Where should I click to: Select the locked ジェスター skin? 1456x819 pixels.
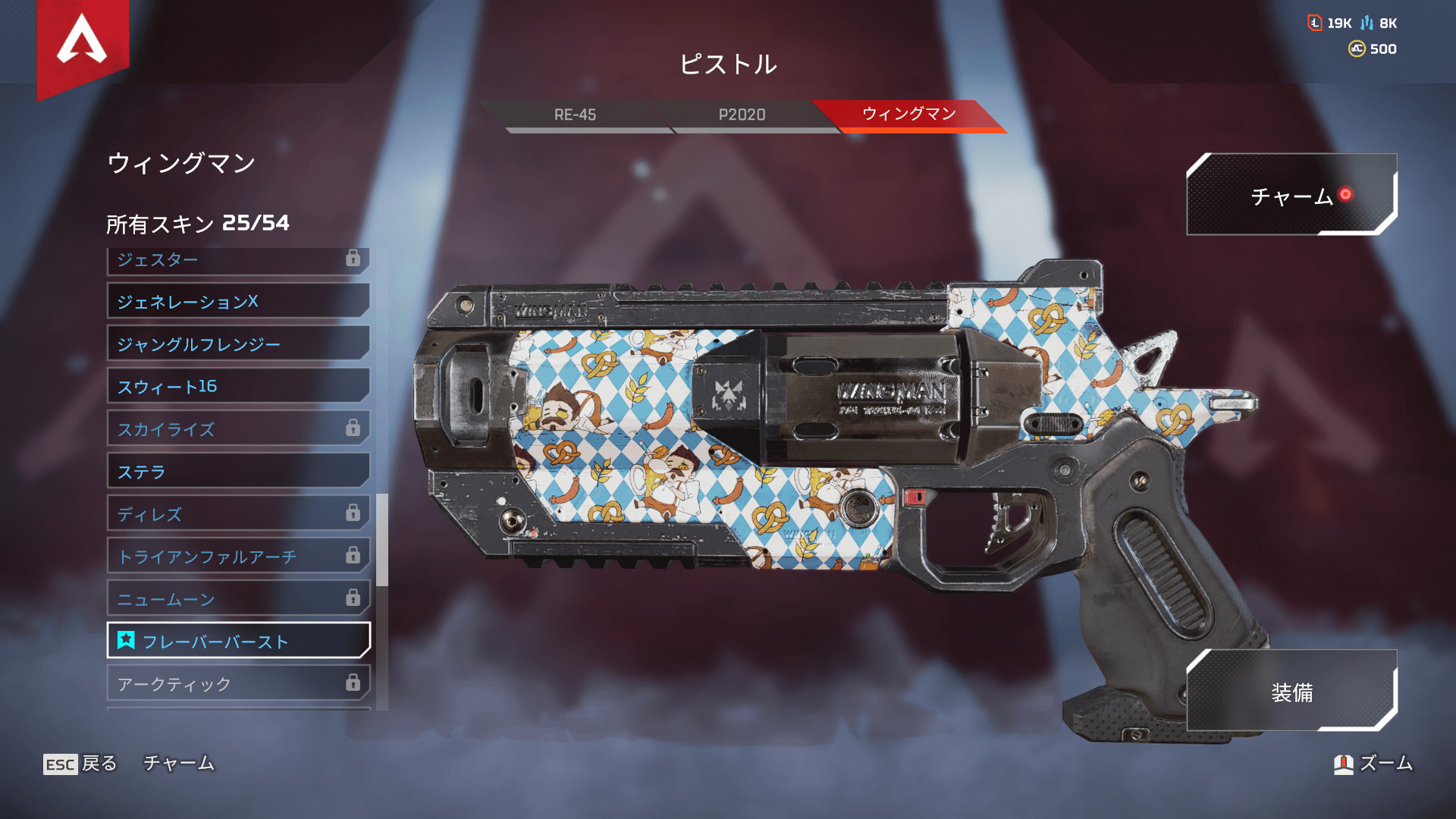click(x=238, y=260)
